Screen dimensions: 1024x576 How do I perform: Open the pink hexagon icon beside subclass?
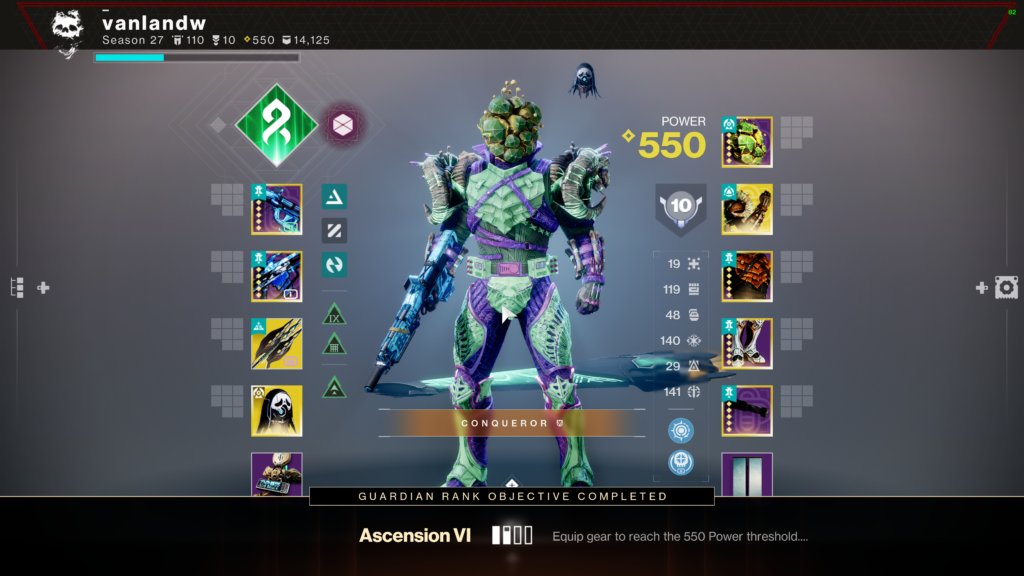pos(344,125)
